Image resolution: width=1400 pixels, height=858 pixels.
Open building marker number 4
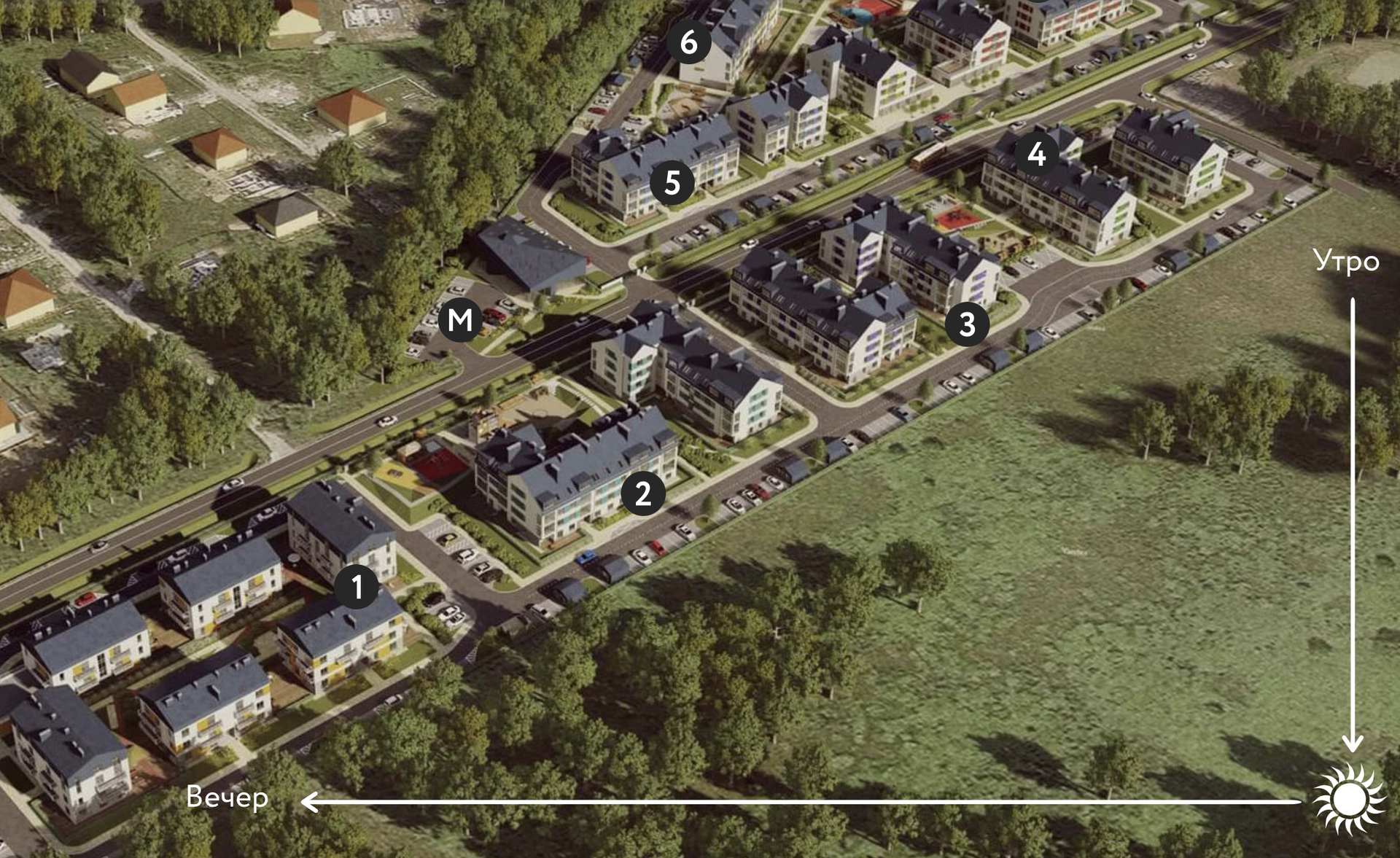pos(1036,154)
